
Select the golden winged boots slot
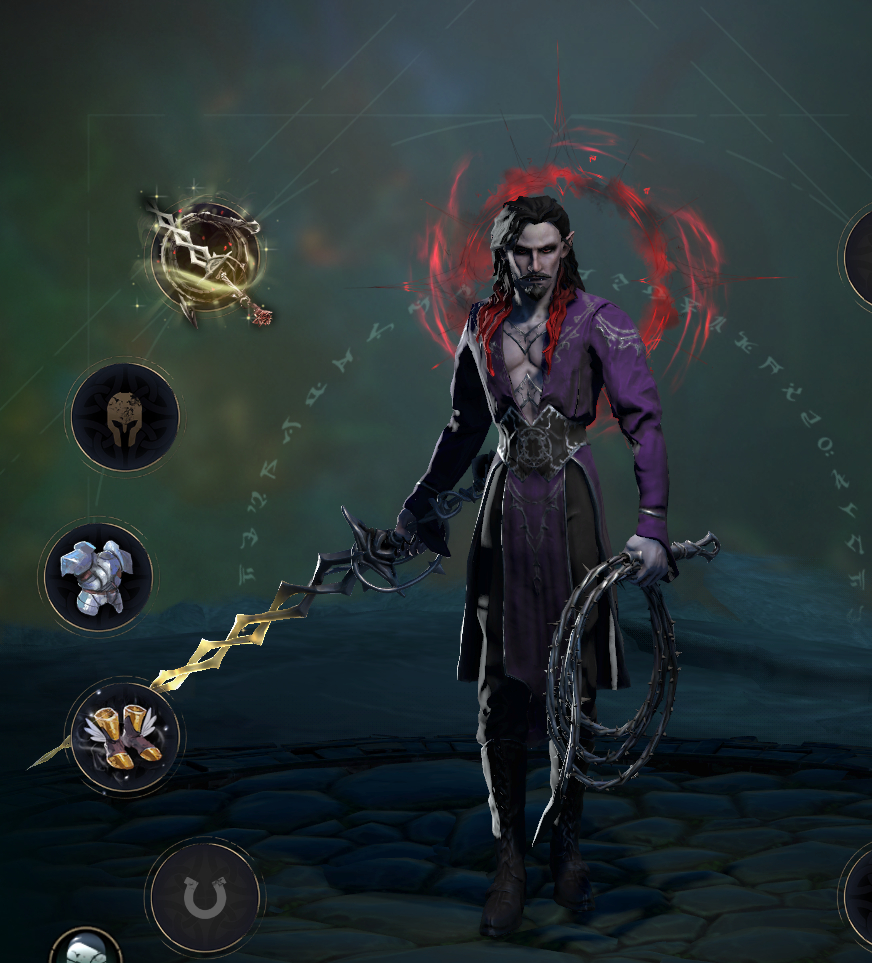point(124,735)
